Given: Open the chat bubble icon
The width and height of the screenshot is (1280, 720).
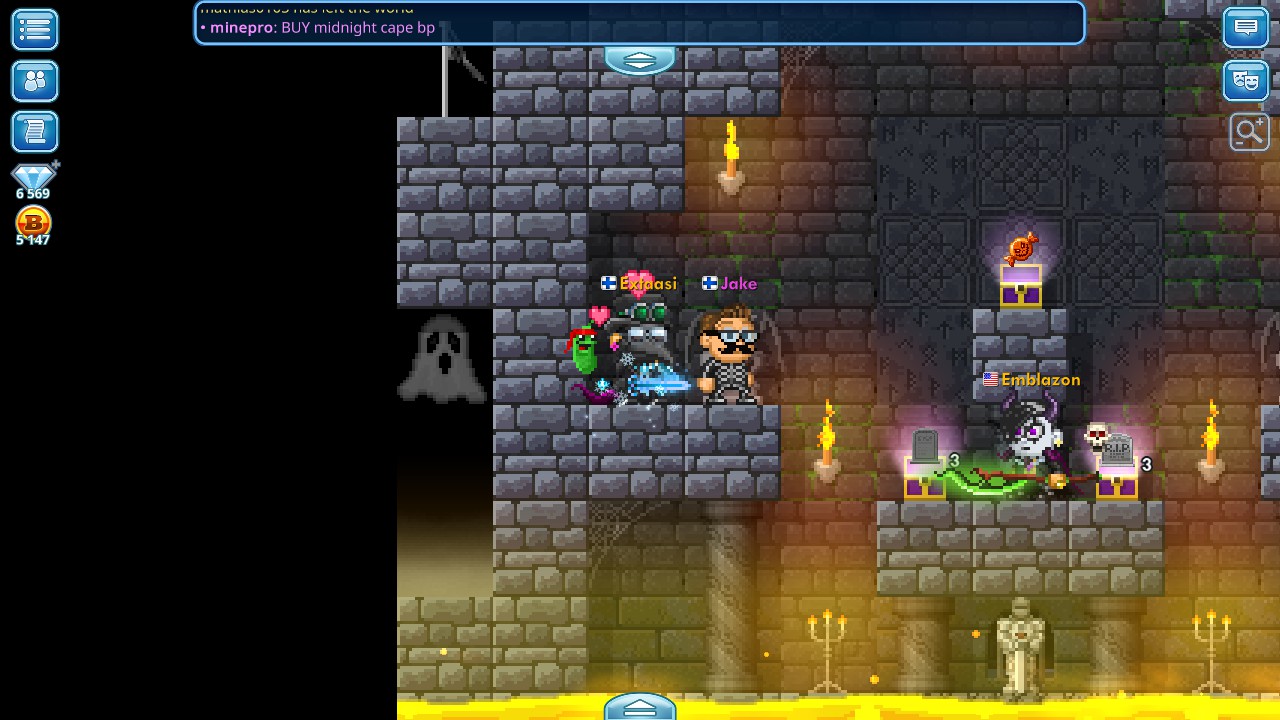Looking at the screenshot, I should coord(1245,27).
